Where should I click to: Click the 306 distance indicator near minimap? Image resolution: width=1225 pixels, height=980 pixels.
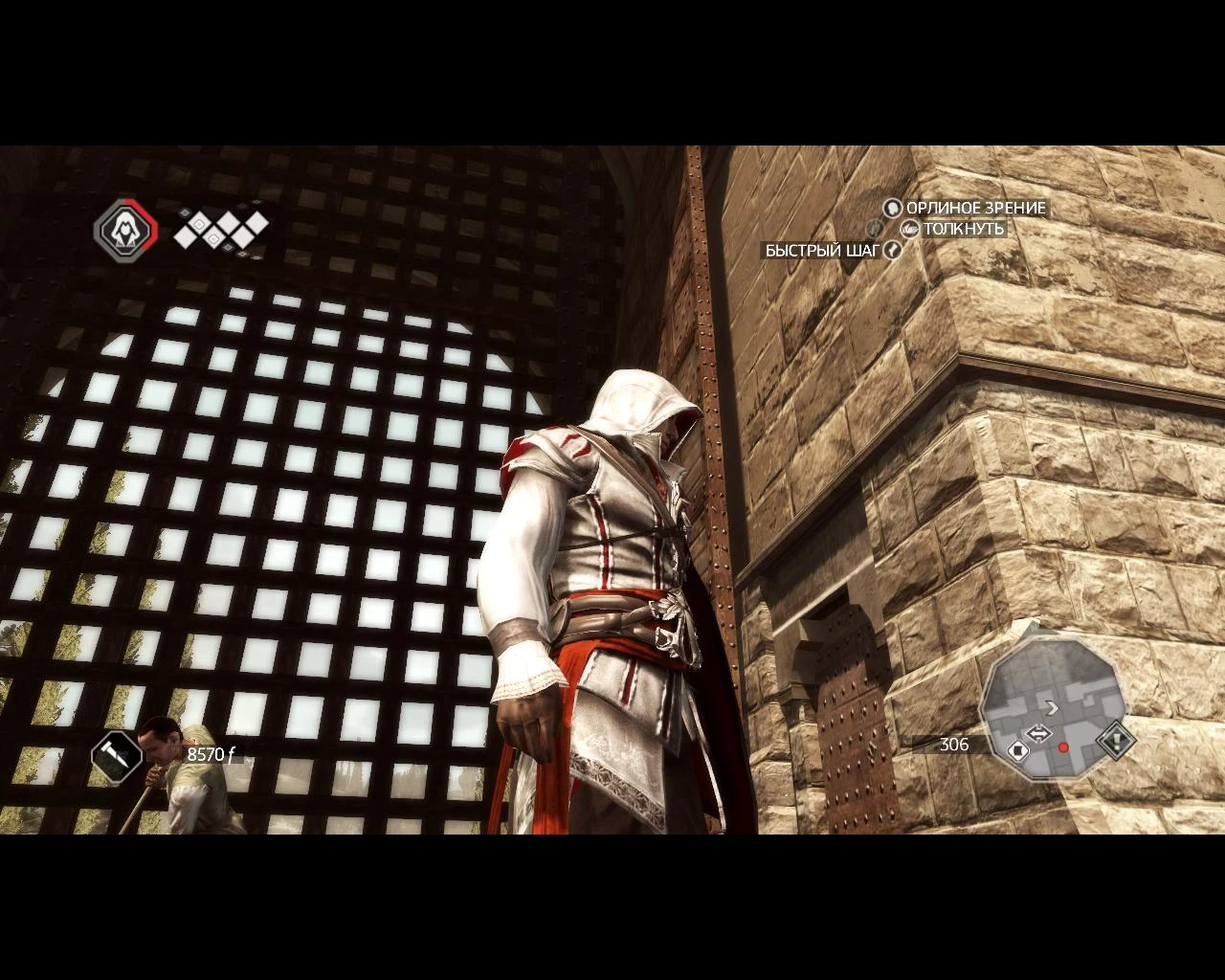point(953,745)
